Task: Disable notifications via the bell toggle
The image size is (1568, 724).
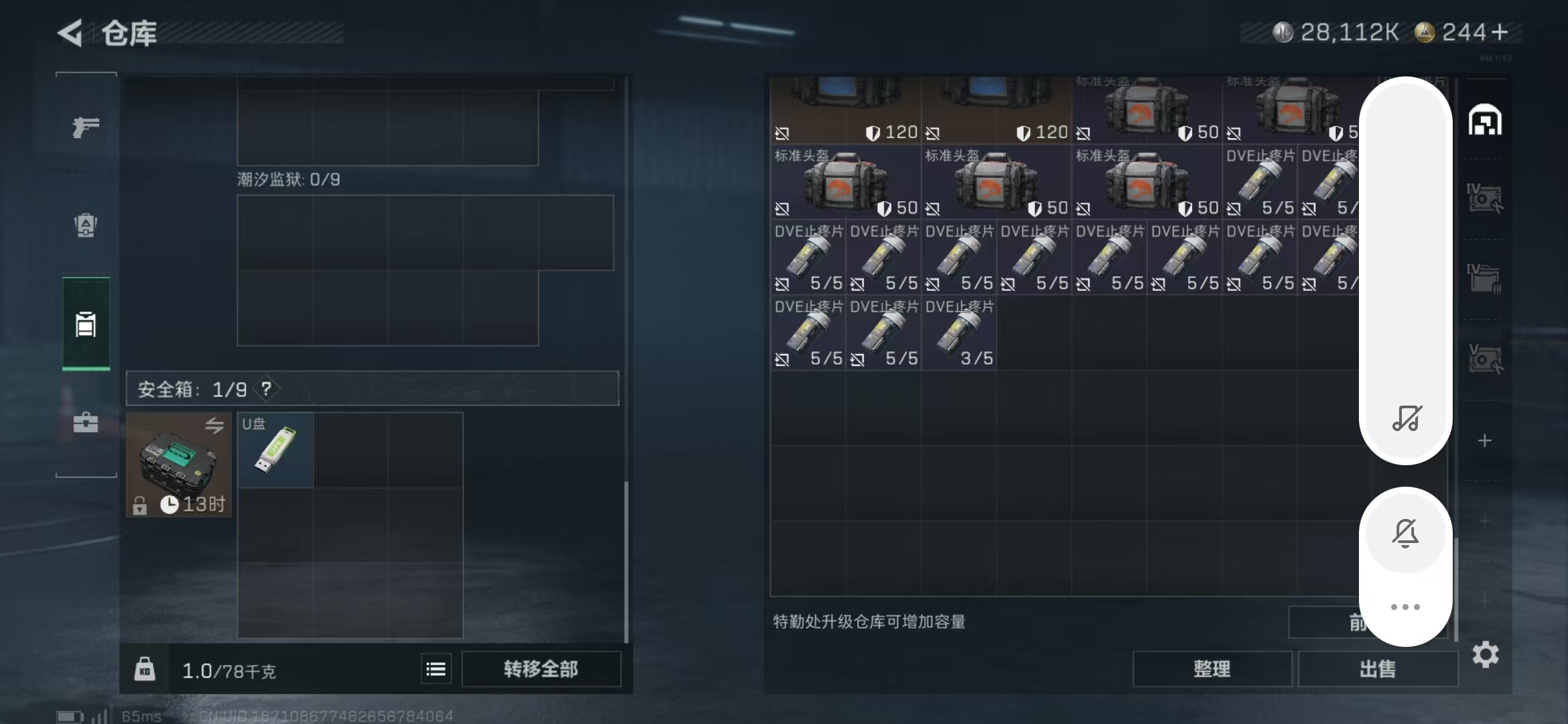Action: [1405, 533]
